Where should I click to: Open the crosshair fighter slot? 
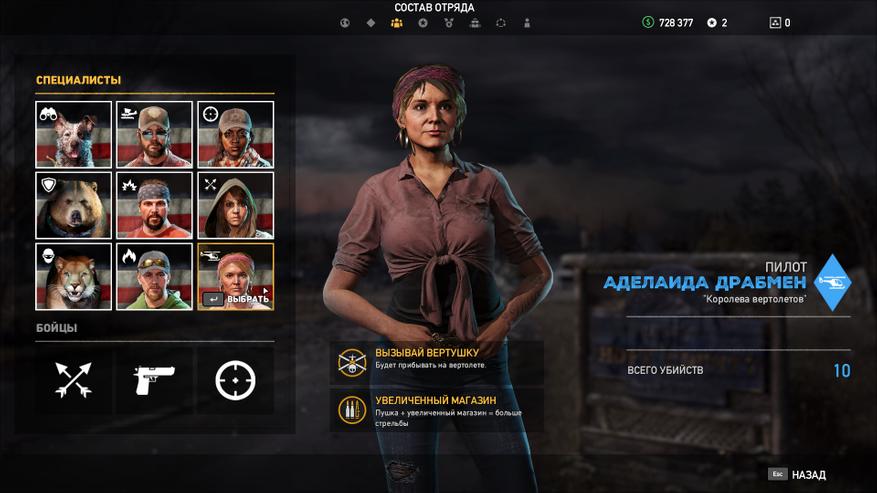point(235,380)
